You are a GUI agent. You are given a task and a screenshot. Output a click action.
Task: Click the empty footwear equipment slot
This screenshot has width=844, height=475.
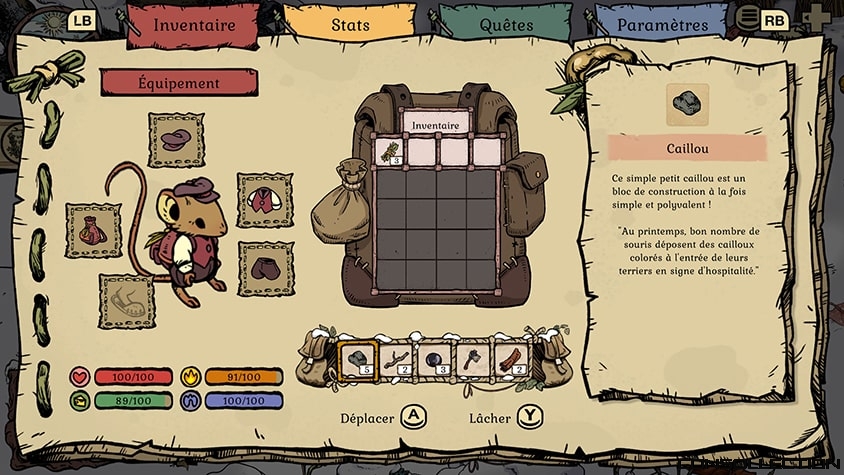pos(126,301)
